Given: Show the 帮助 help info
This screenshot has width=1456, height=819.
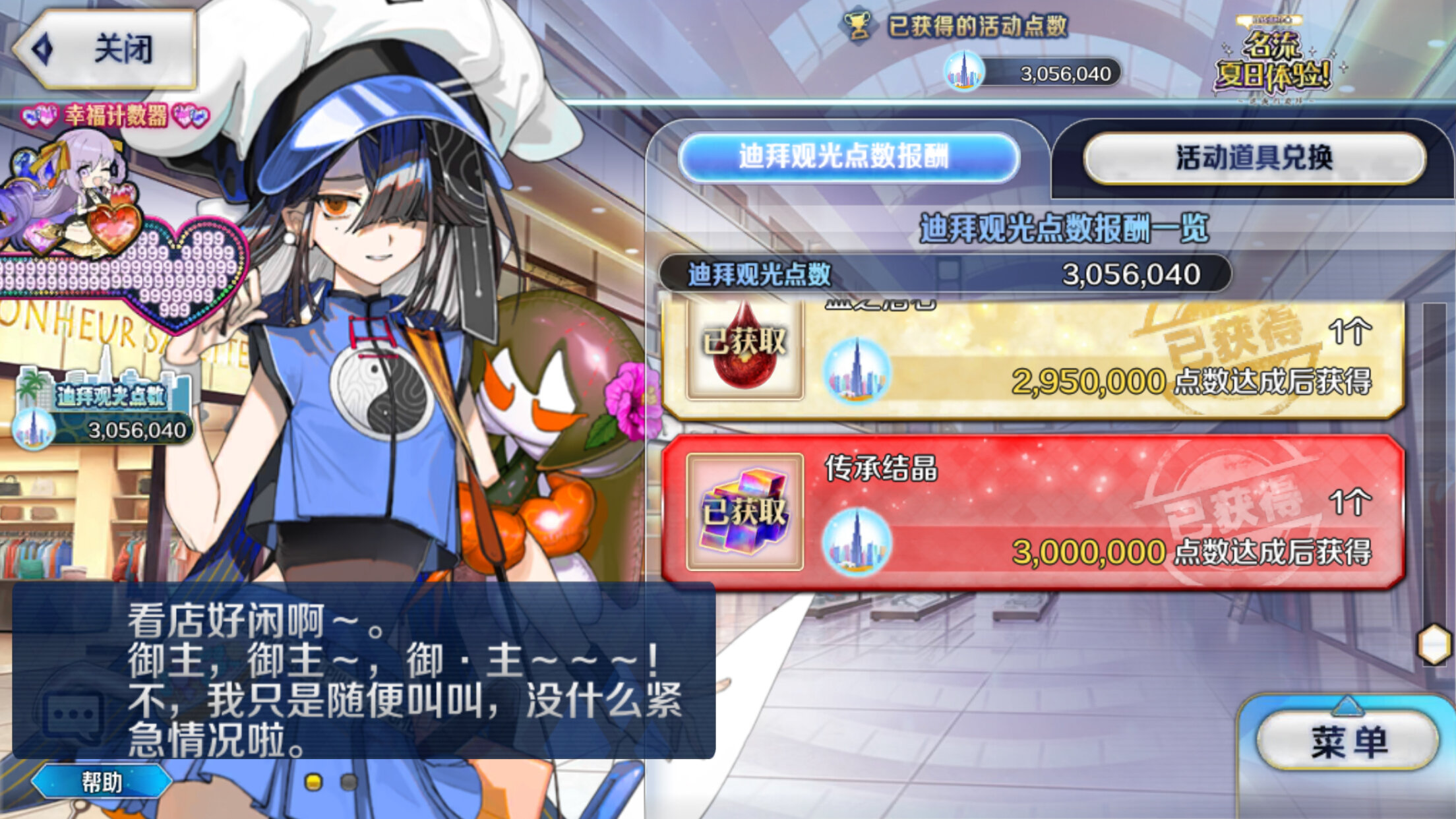Looking at the screenshot, I should click(102, 782).
